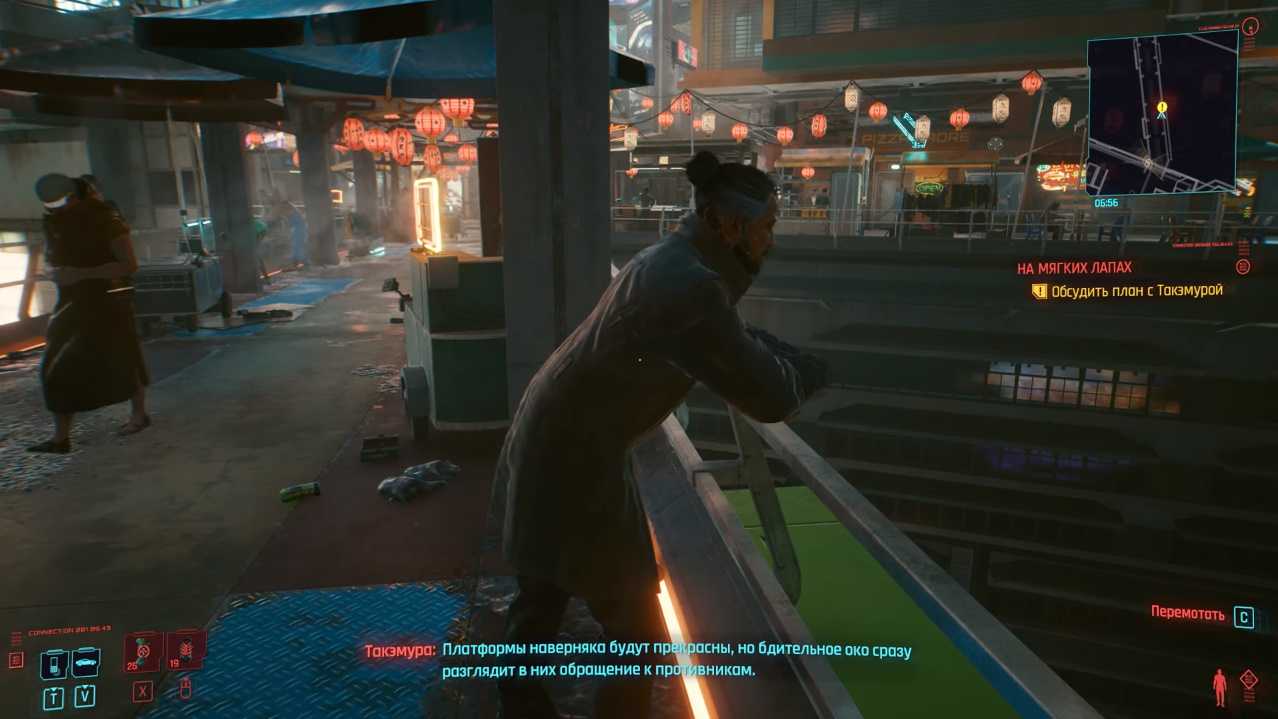Open the minimap

(x=1162, y=112)
